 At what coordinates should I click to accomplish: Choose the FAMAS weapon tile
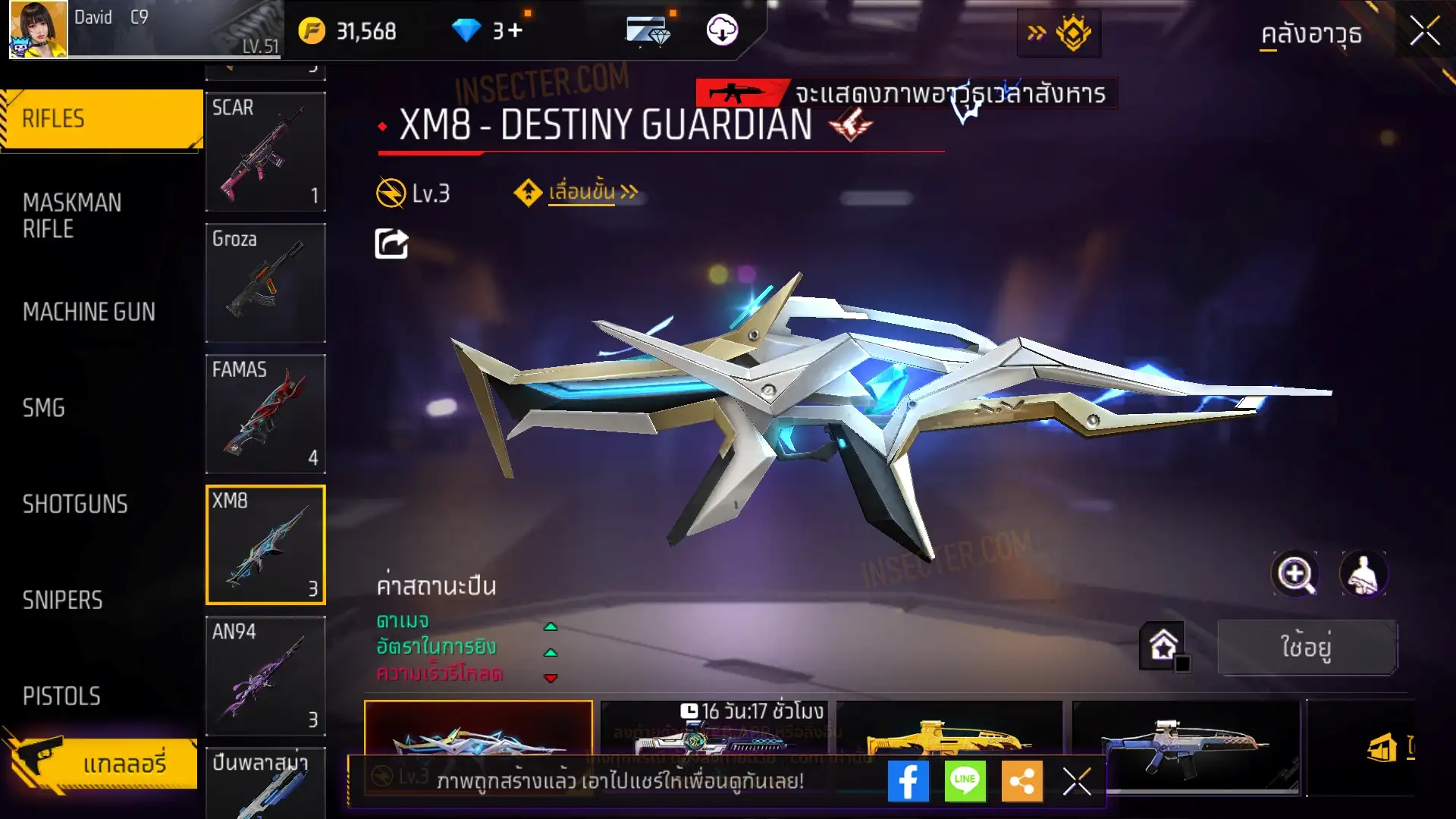pyautogui.click(x=265, y=413)
